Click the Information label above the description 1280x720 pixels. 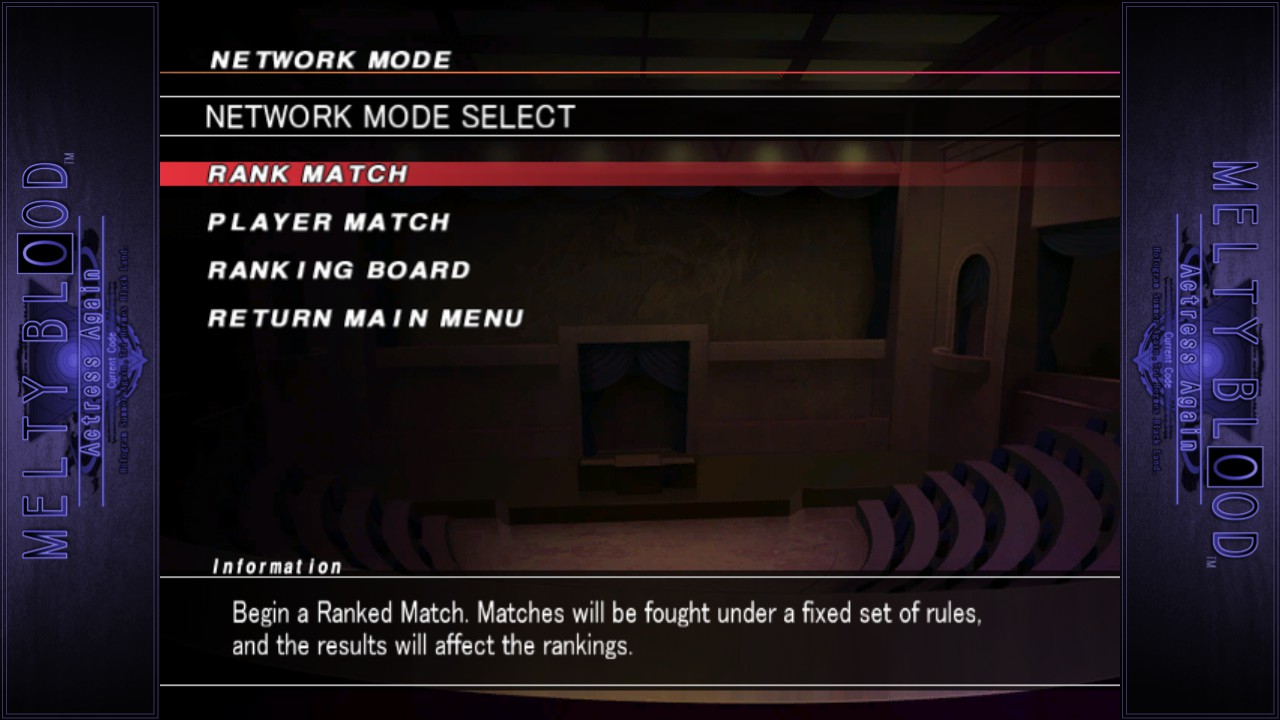pos(279,565)
